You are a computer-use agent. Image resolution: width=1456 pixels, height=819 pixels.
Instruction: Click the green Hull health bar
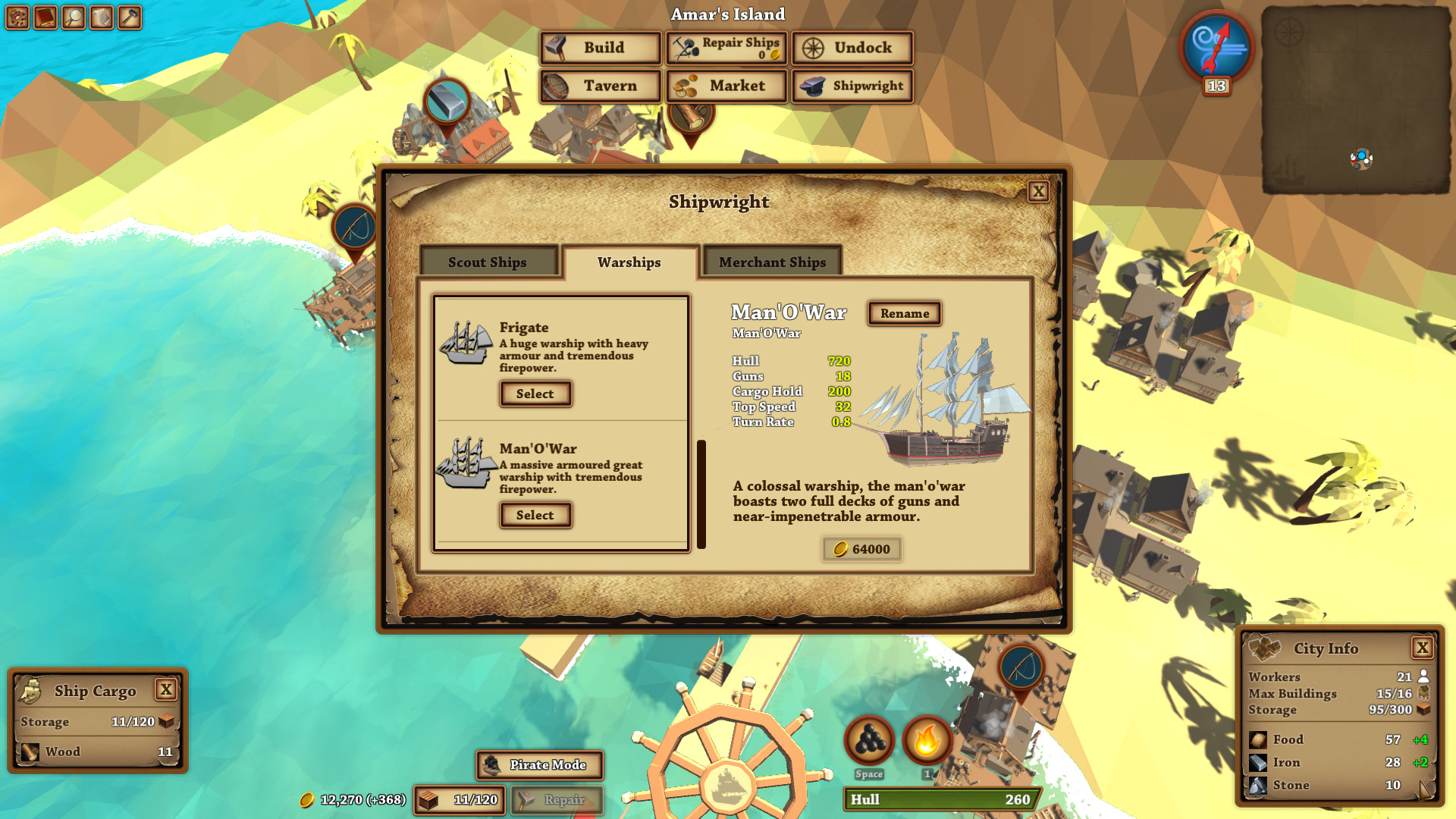[x=940, y=799]
